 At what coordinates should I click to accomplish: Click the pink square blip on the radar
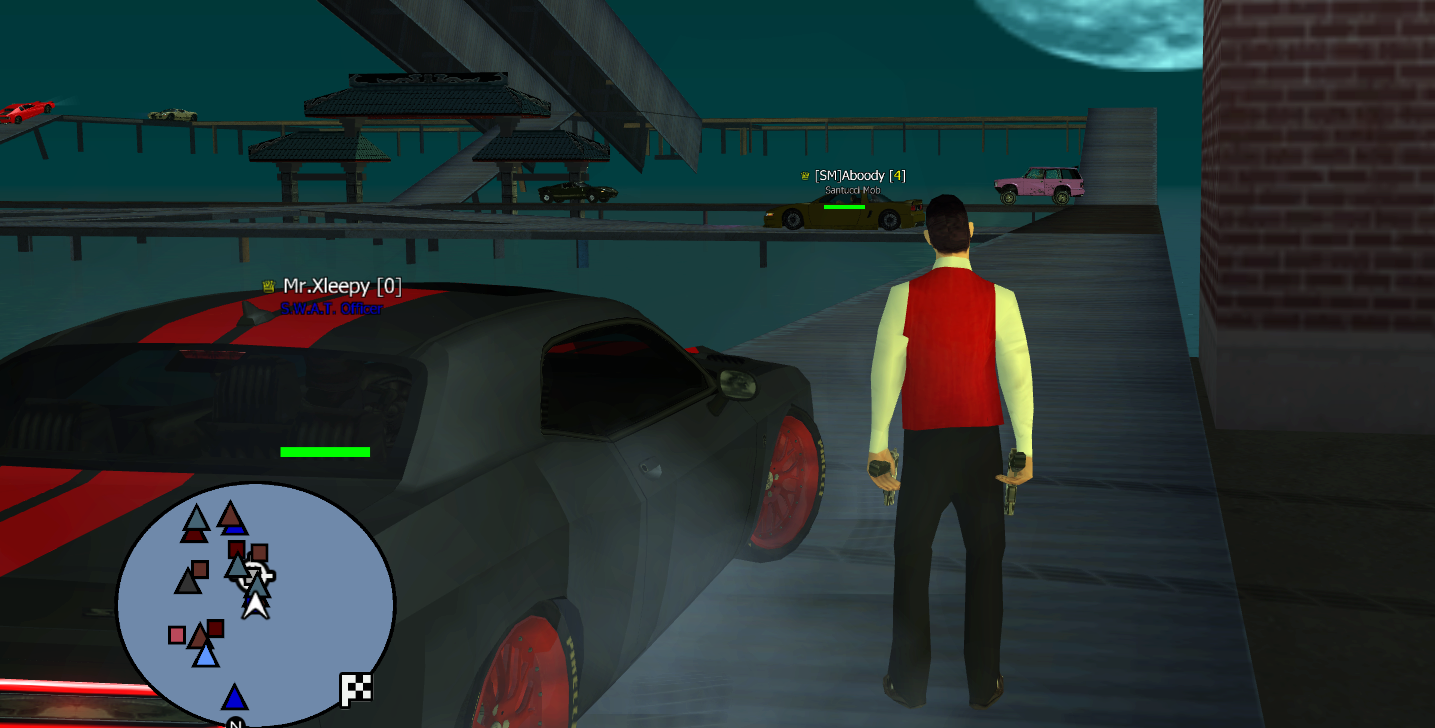[177, 634]
